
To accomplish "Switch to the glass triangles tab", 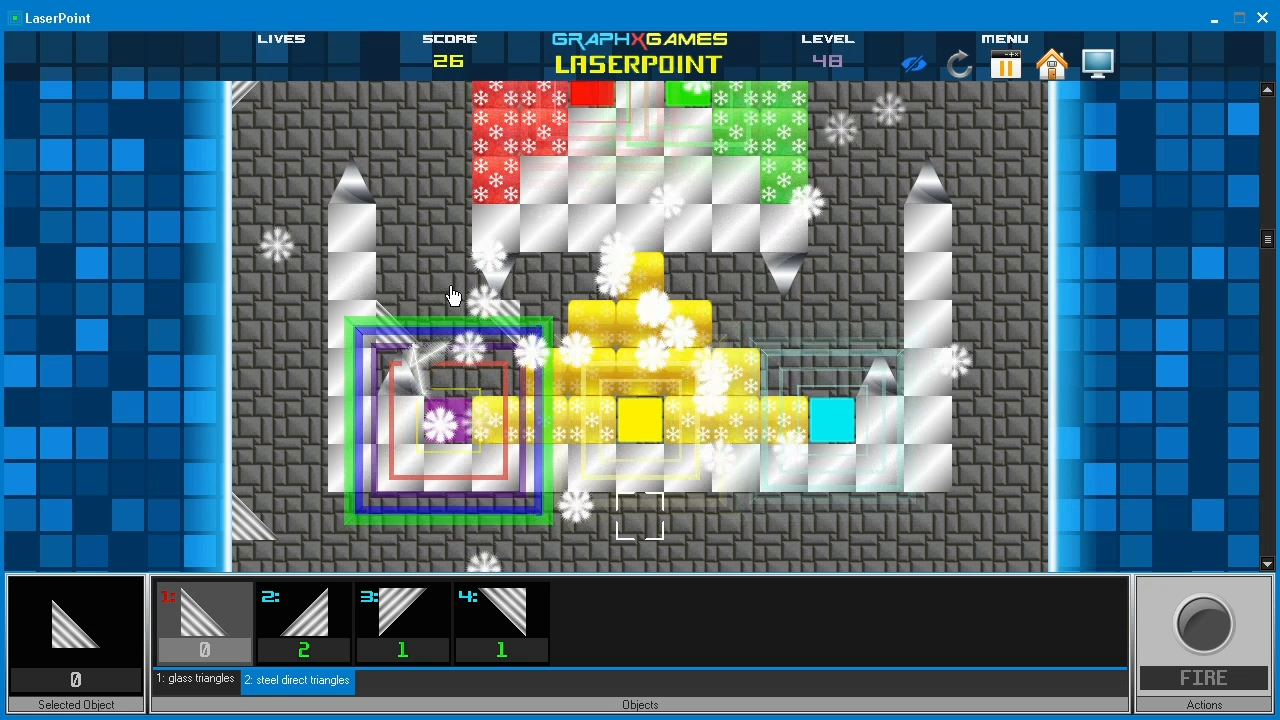I will point(196,680).
